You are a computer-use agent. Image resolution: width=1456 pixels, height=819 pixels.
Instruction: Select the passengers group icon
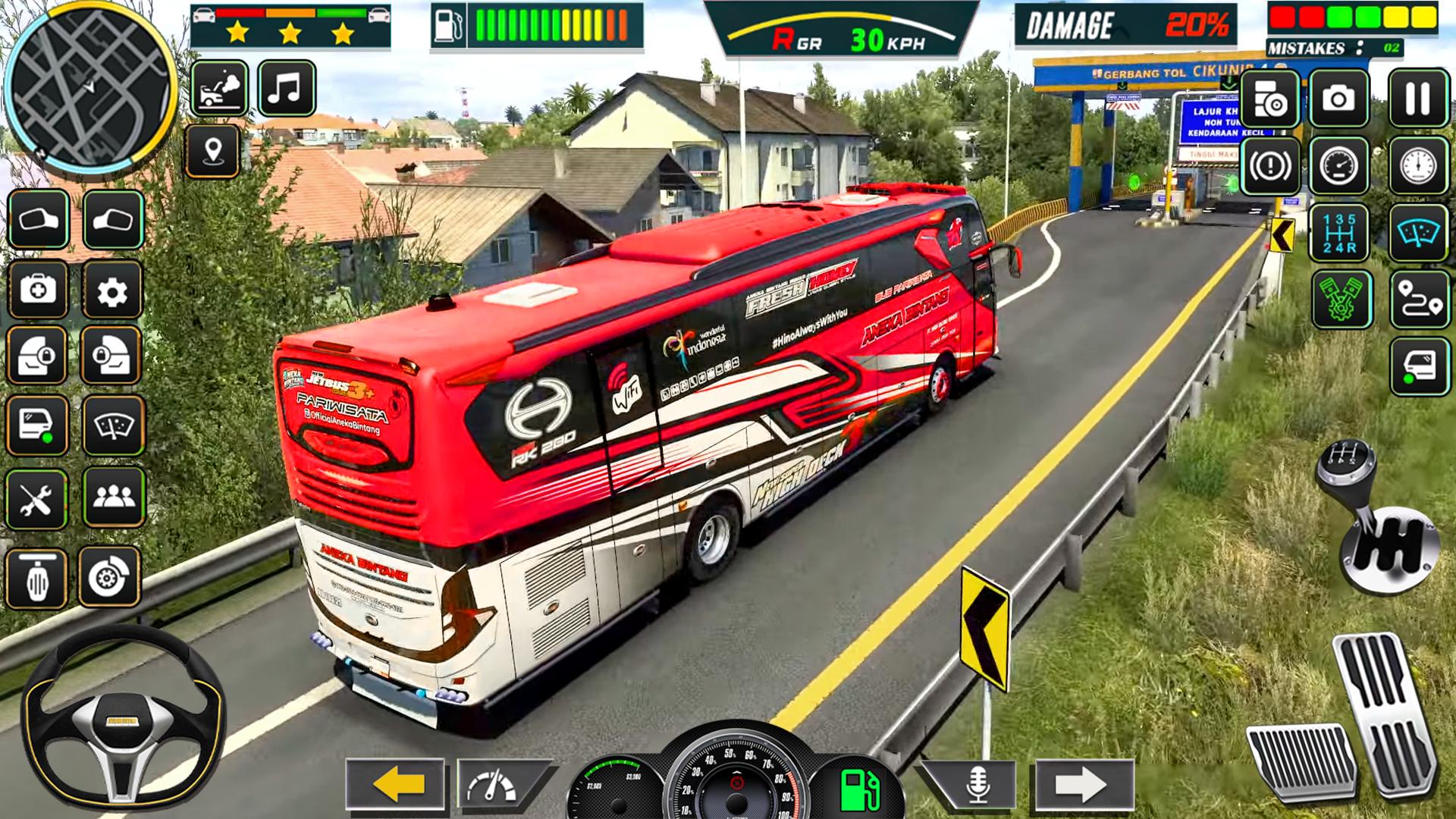(x=114, y=497)
